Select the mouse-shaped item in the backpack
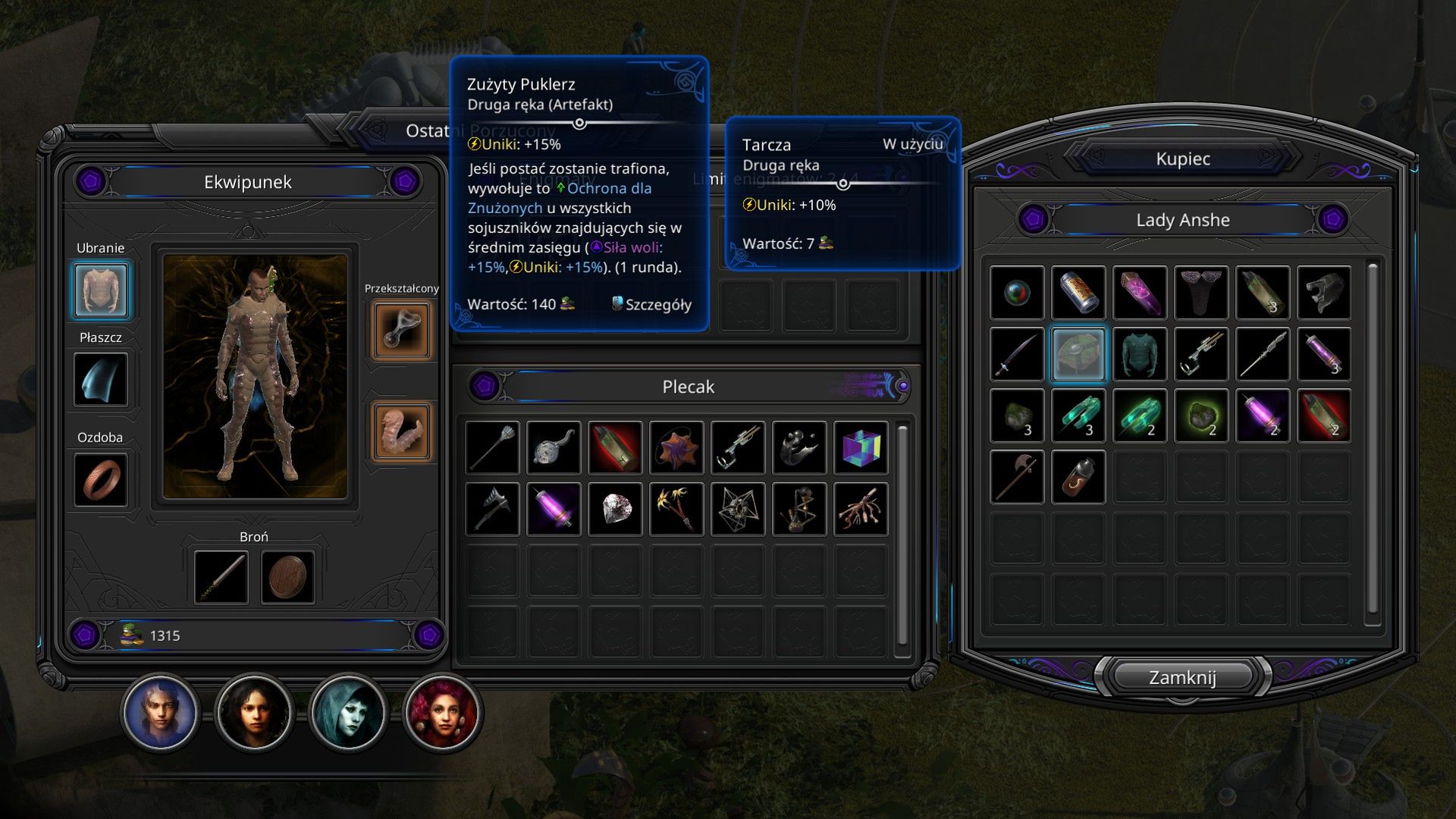 pos(554,448)
